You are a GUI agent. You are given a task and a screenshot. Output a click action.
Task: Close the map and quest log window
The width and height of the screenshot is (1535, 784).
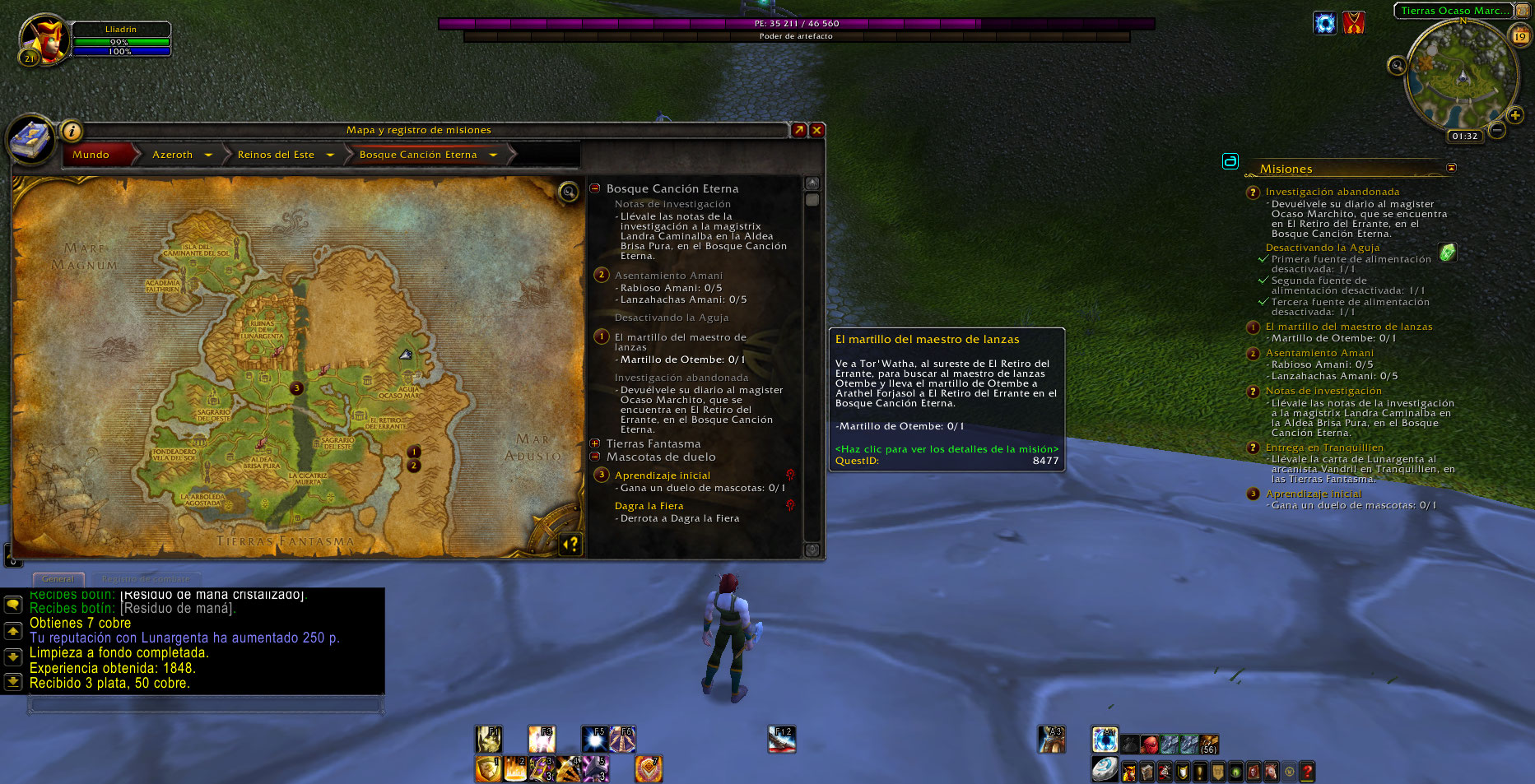coord(816,130)
